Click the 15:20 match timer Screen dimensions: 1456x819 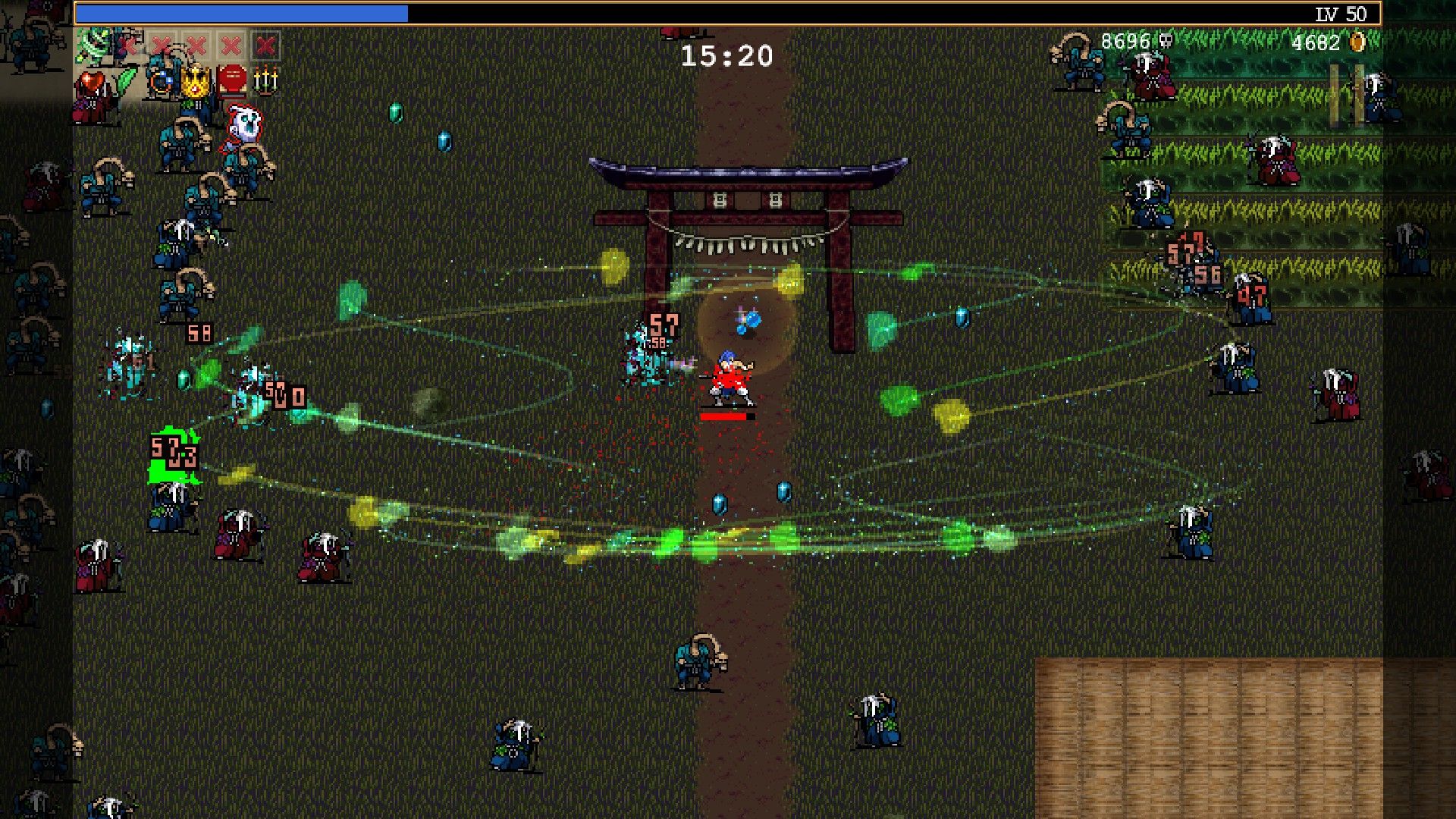click(x=725, y=55)
